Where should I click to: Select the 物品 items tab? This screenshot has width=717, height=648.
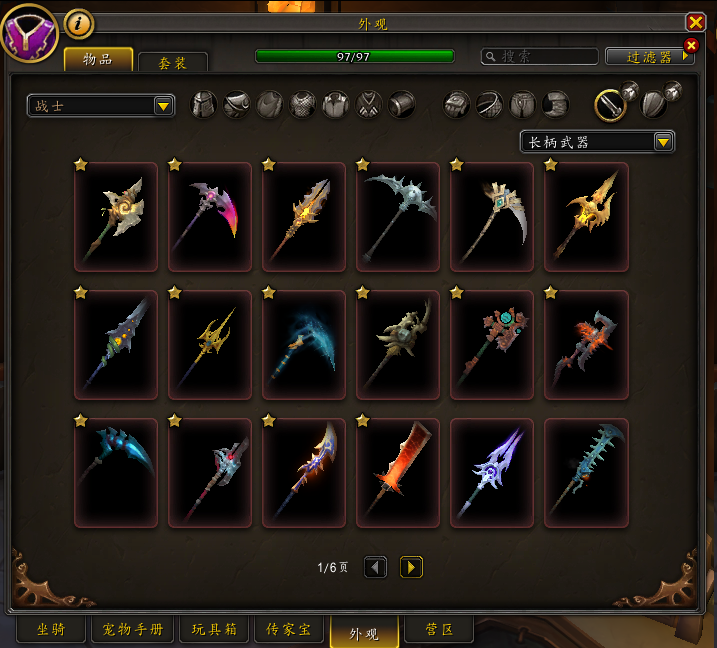tap(99, 59)
